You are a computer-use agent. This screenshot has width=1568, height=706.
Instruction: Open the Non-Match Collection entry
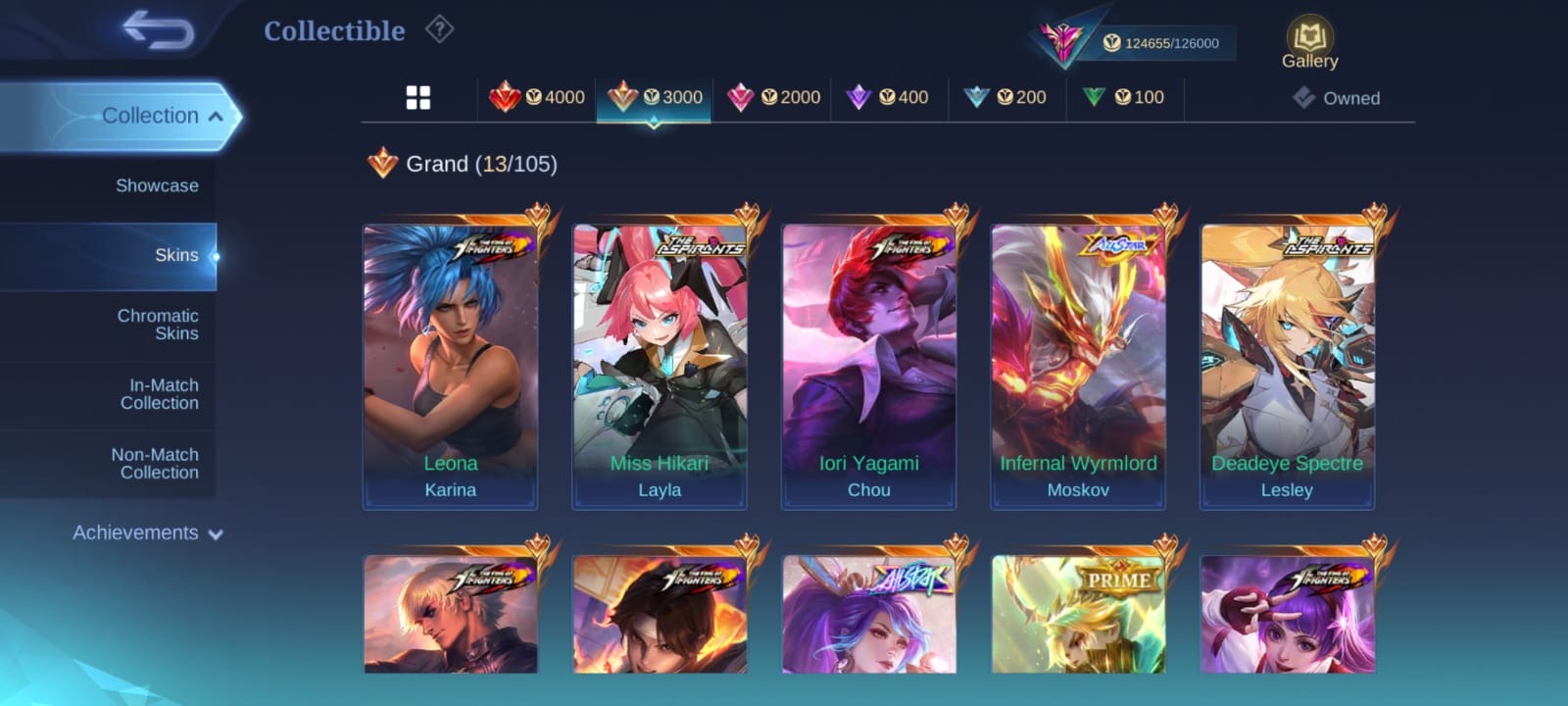click(x=155, y=464)
